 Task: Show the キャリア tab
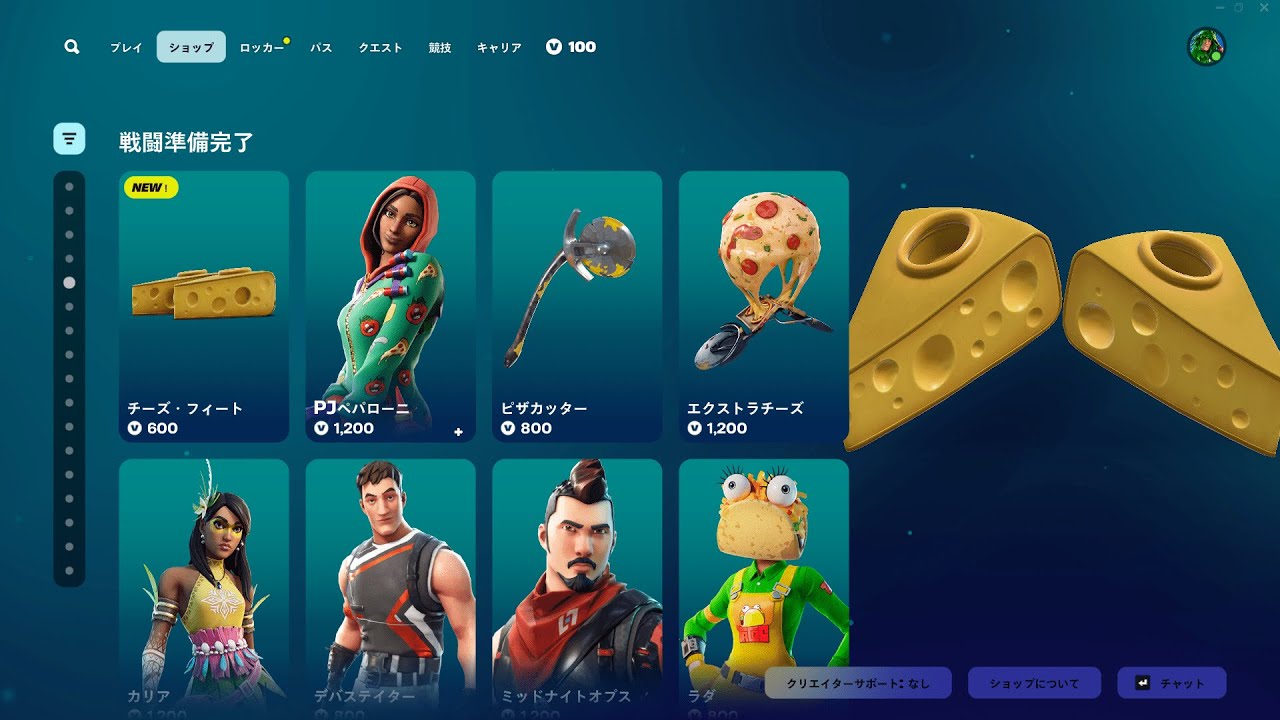(499, 47)
